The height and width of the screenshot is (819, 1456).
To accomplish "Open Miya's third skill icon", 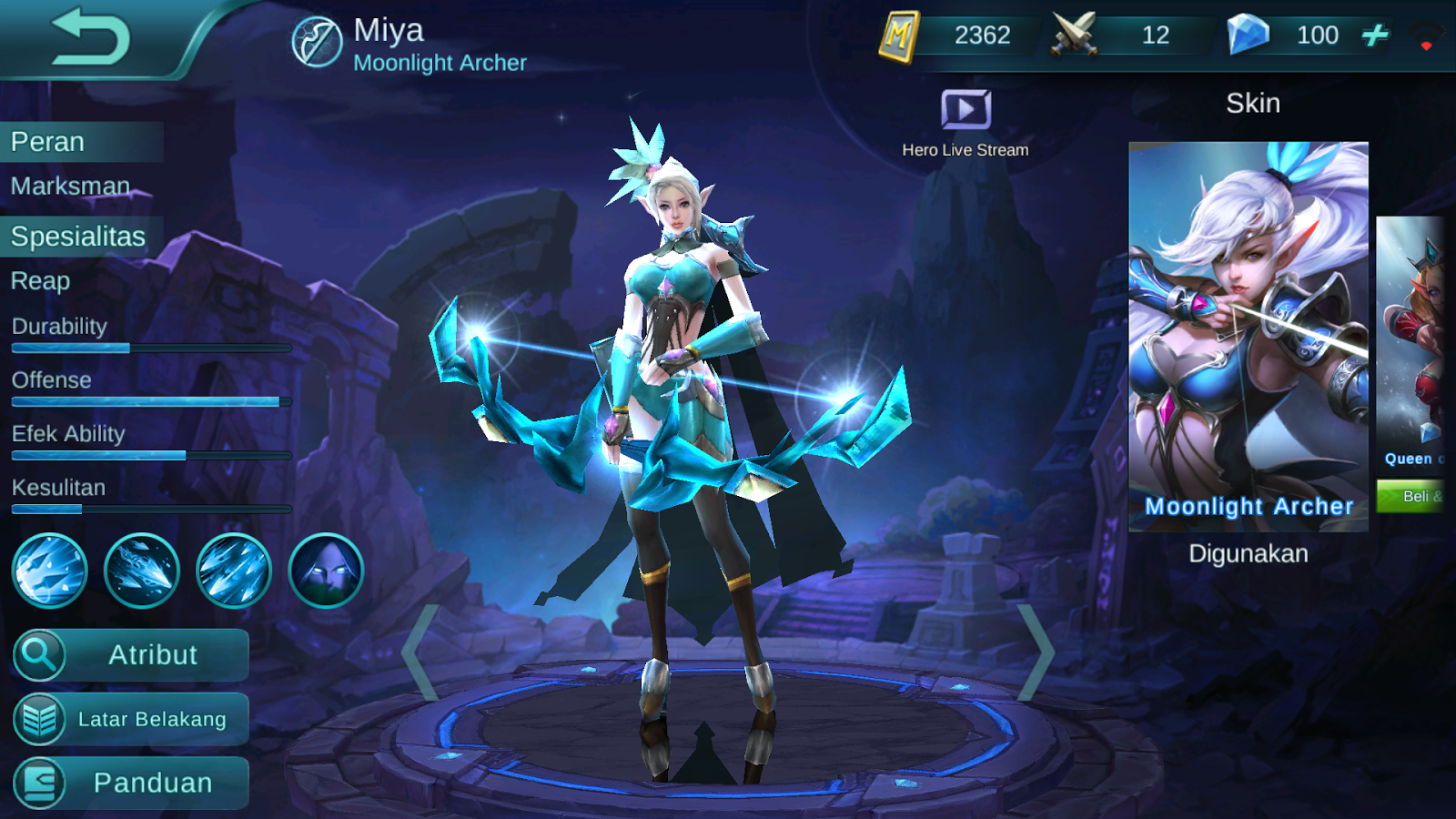I will click(235, 570).
